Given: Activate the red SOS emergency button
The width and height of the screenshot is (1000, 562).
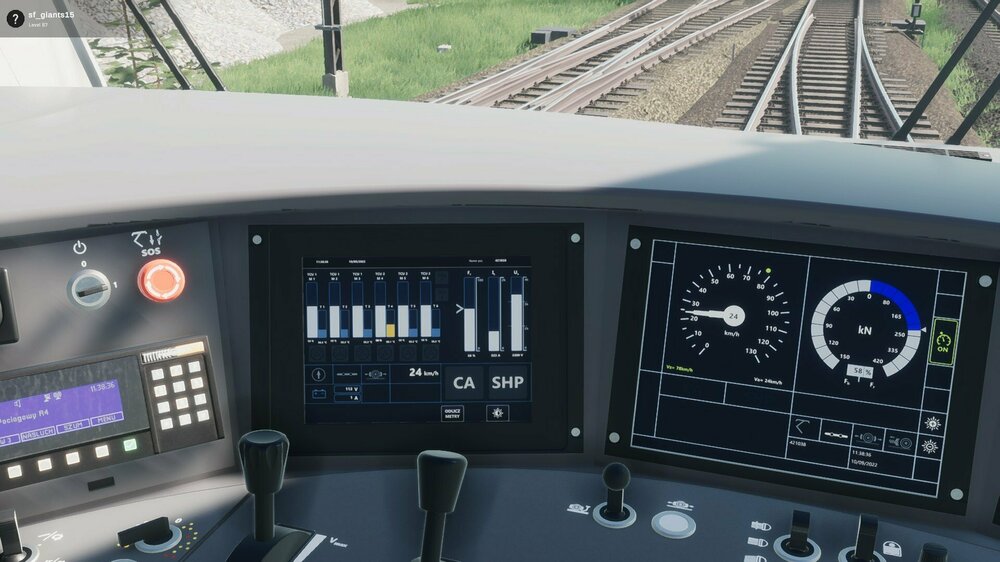Looking at the screenshot, I should tap(161, 280).
